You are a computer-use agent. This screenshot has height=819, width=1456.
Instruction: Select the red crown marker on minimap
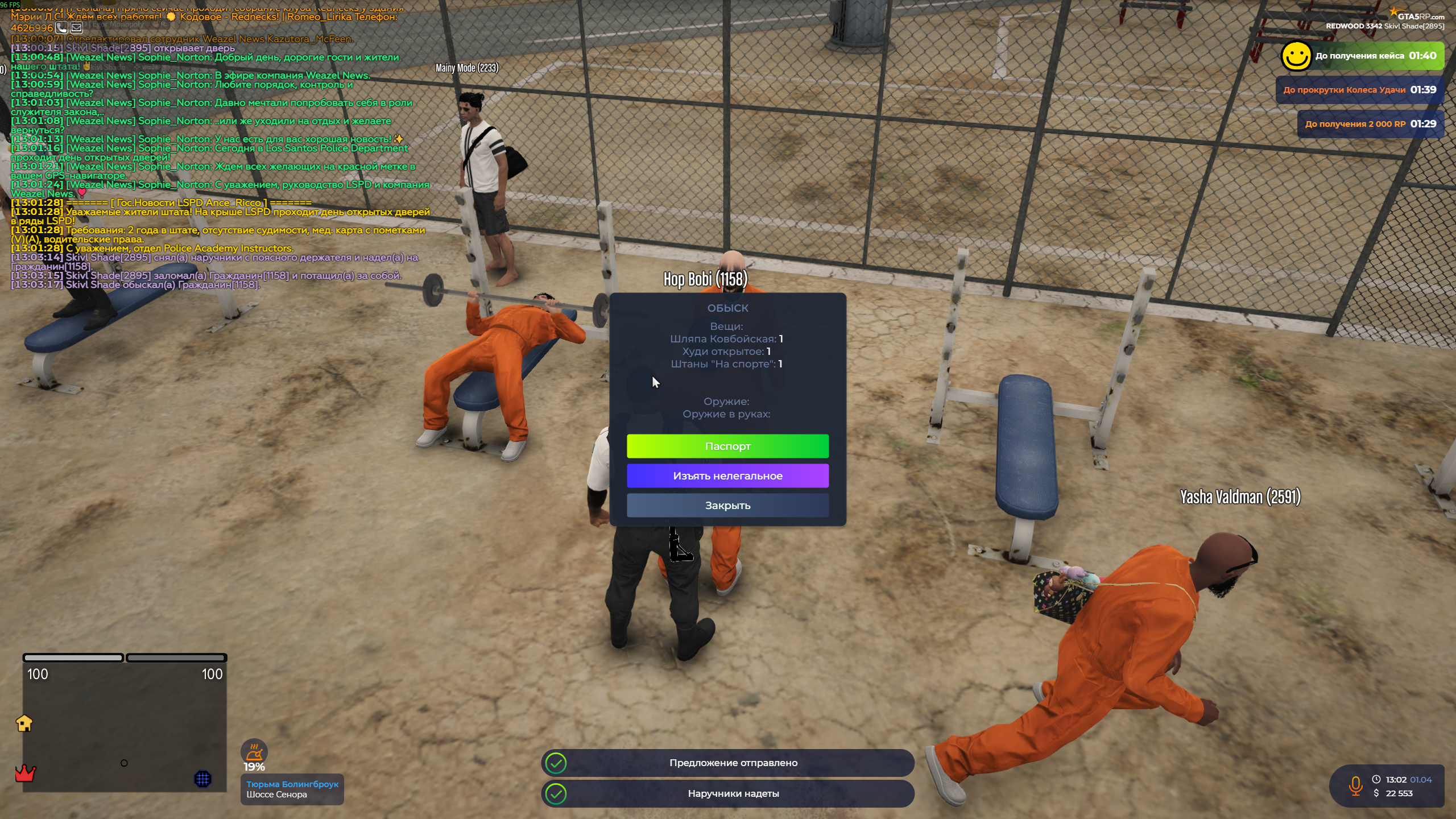tap(25, 773)
